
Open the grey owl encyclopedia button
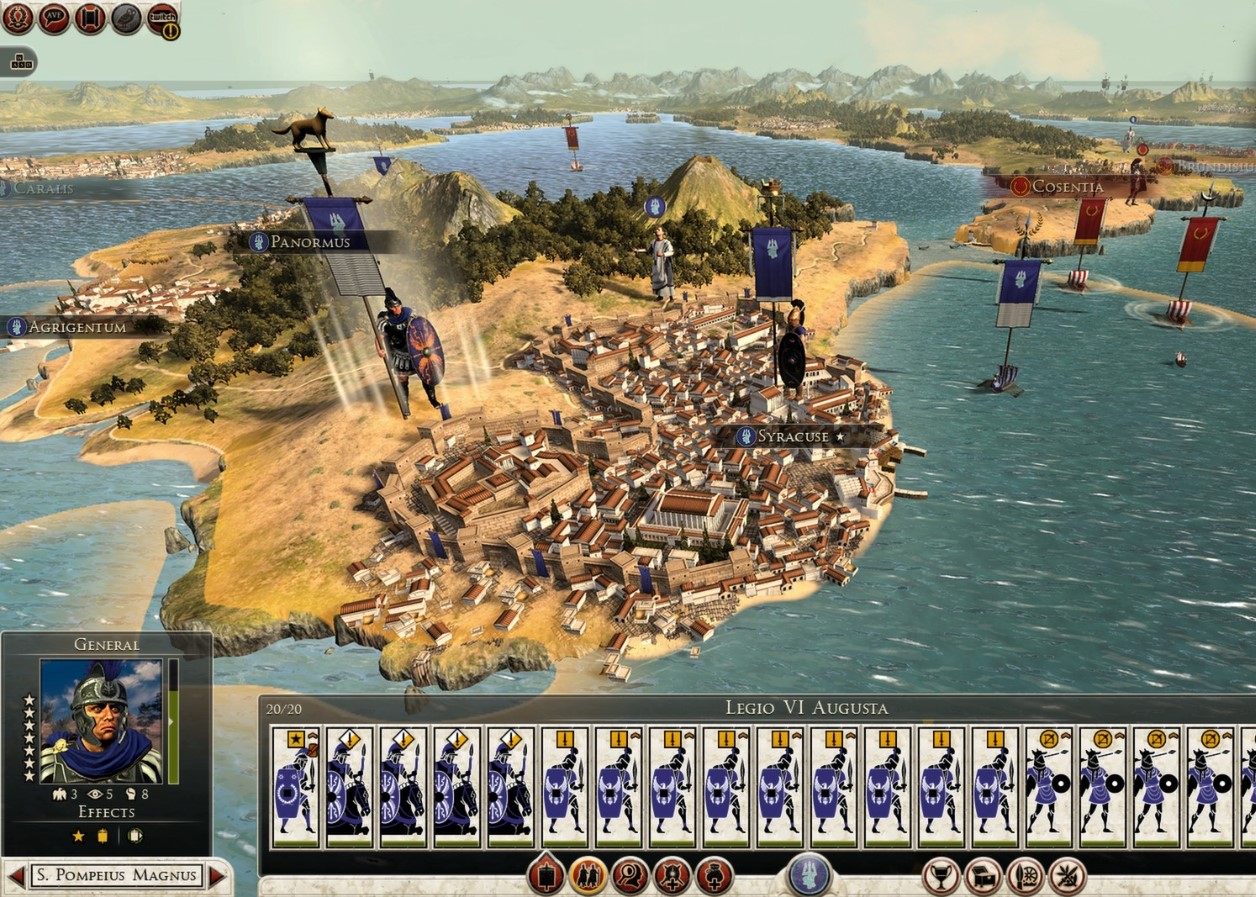click(126, 17)
